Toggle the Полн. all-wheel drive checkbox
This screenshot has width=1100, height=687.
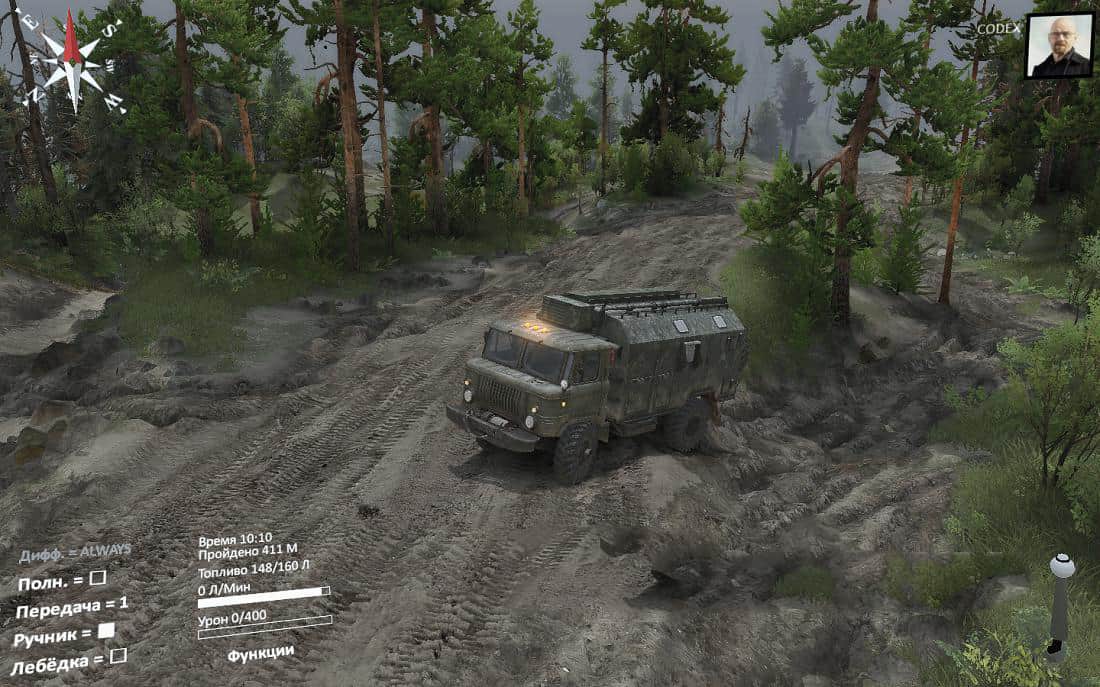pyautogui.click(x=97, y=578)
